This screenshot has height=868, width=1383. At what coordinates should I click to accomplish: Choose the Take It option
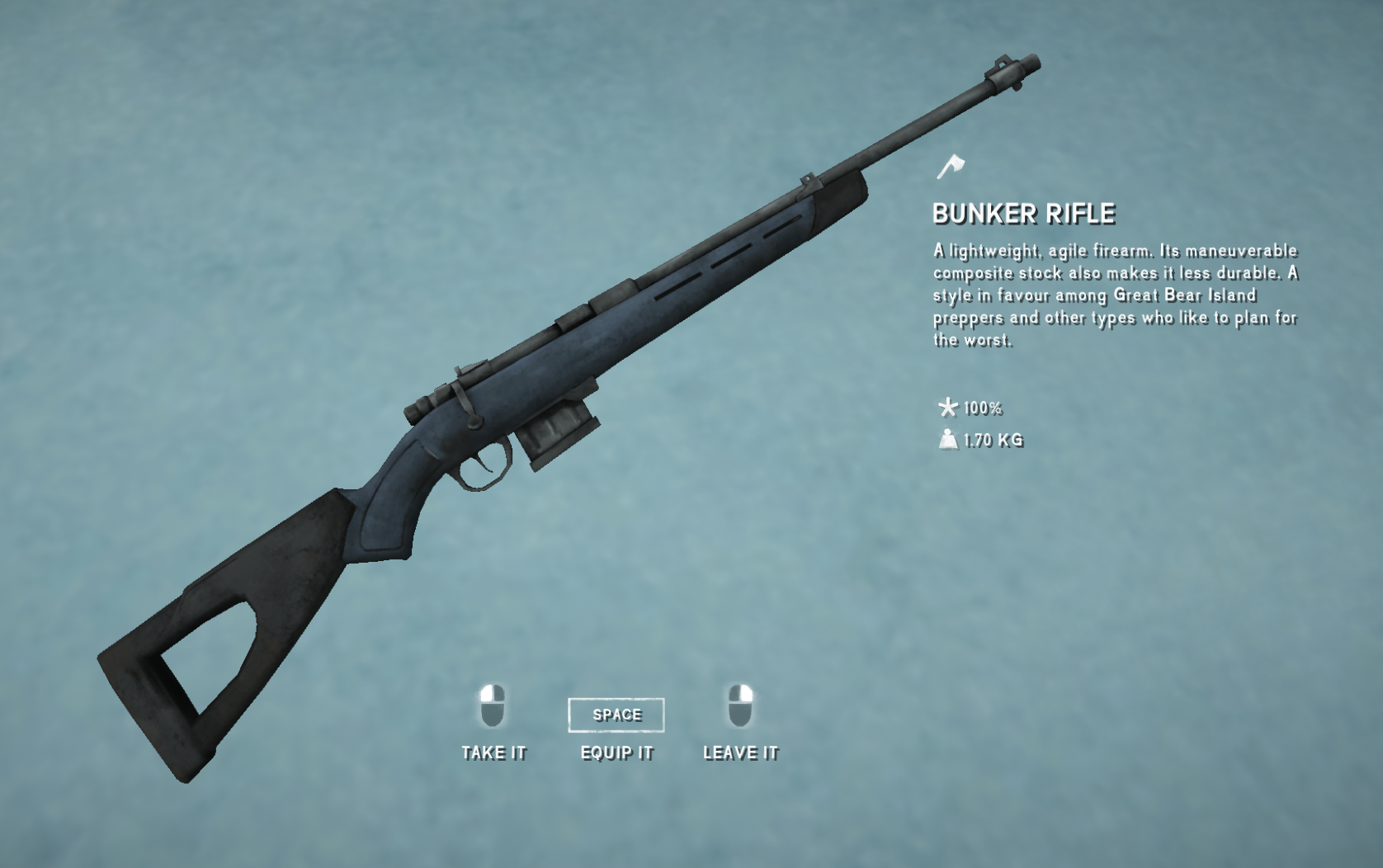coord(493,752)
